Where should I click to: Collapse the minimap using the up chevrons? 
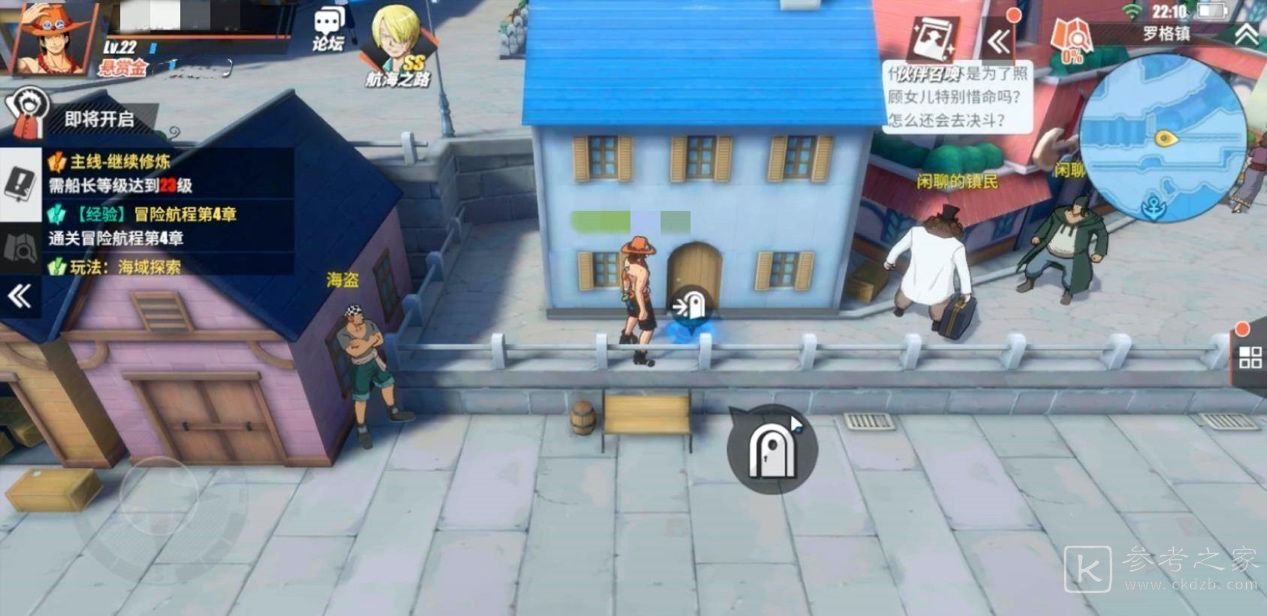1245,33
